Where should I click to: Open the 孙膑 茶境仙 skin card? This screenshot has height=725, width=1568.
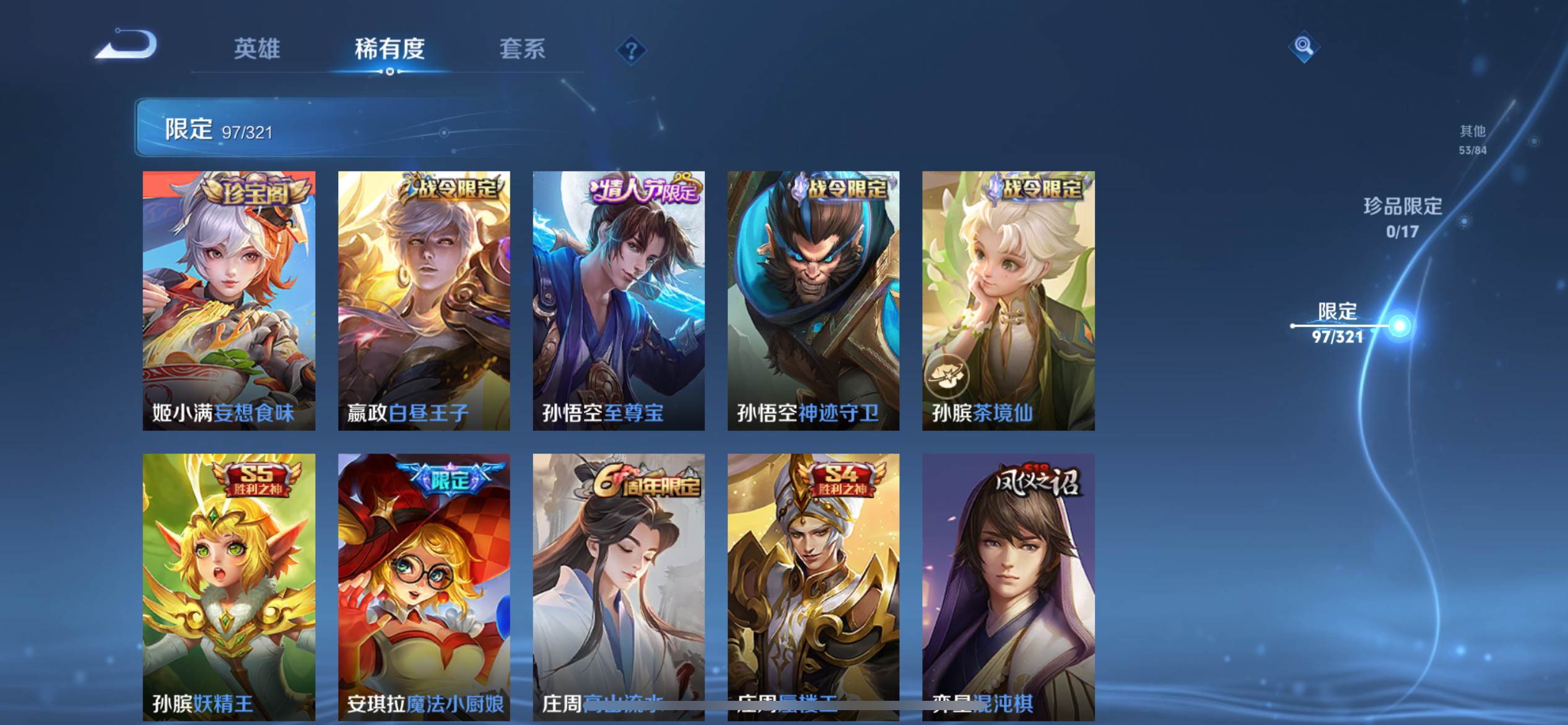click(1008, 301)
